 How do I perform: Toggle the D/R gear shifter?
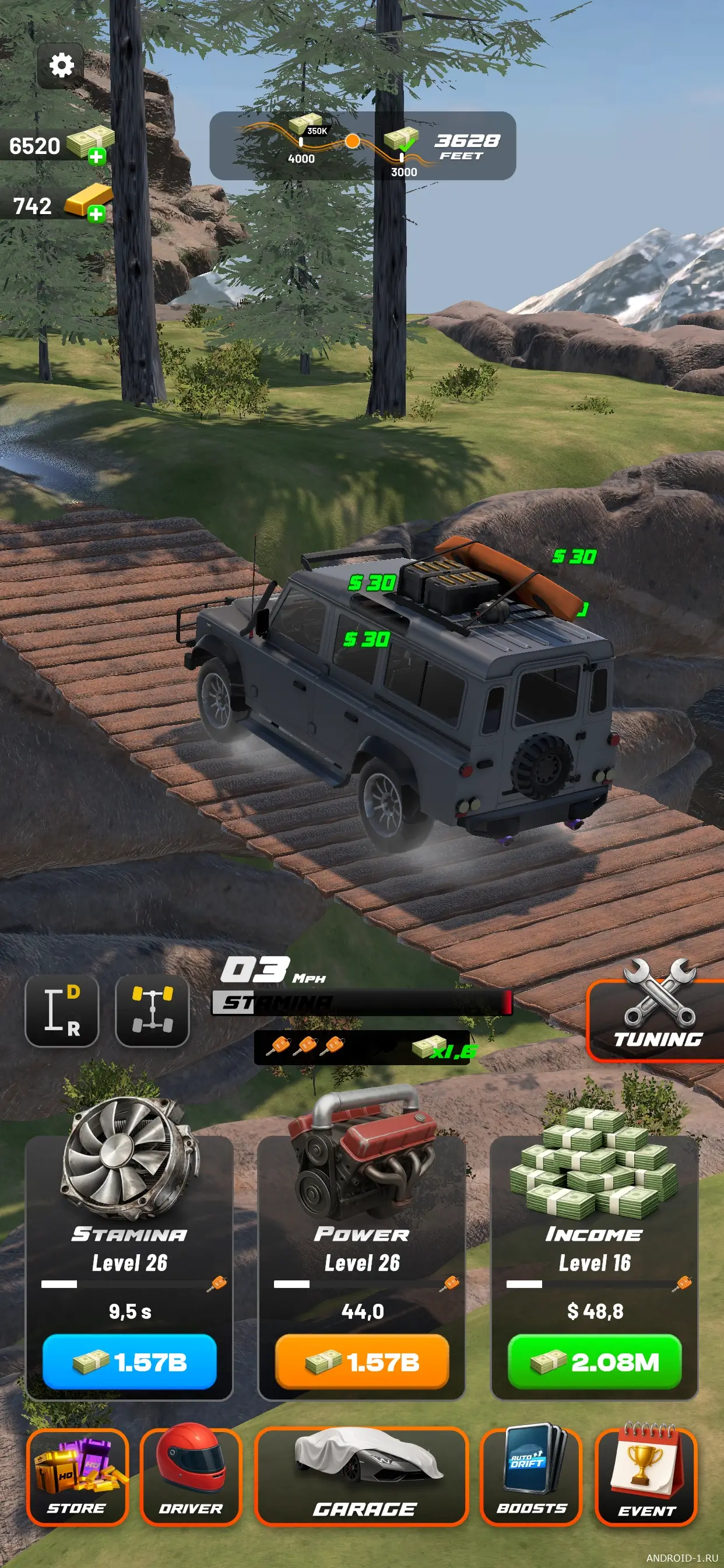click(61, 1010)
